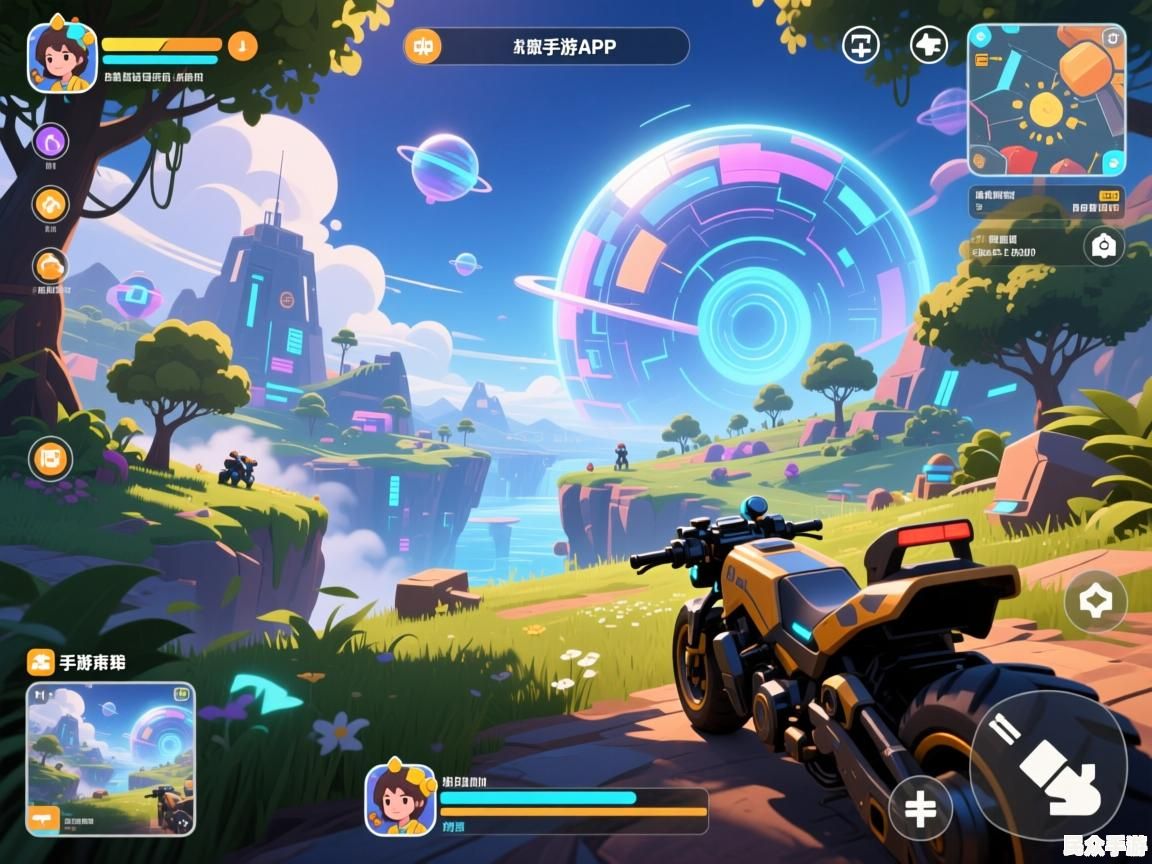The width and height of the screenshot is (1152, 864).
Task: Tap the white airplane-shaped round button
Action: (x=929, y=44)
